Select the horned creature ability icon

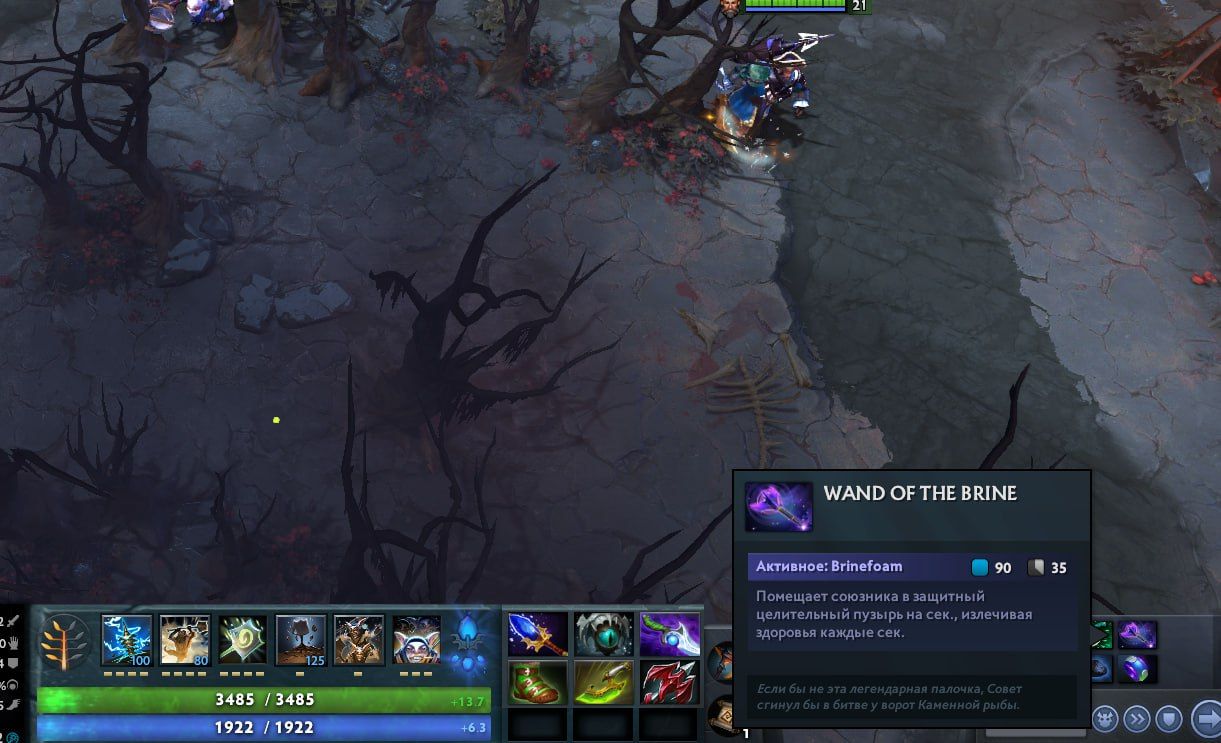click(x=358, y=640)
